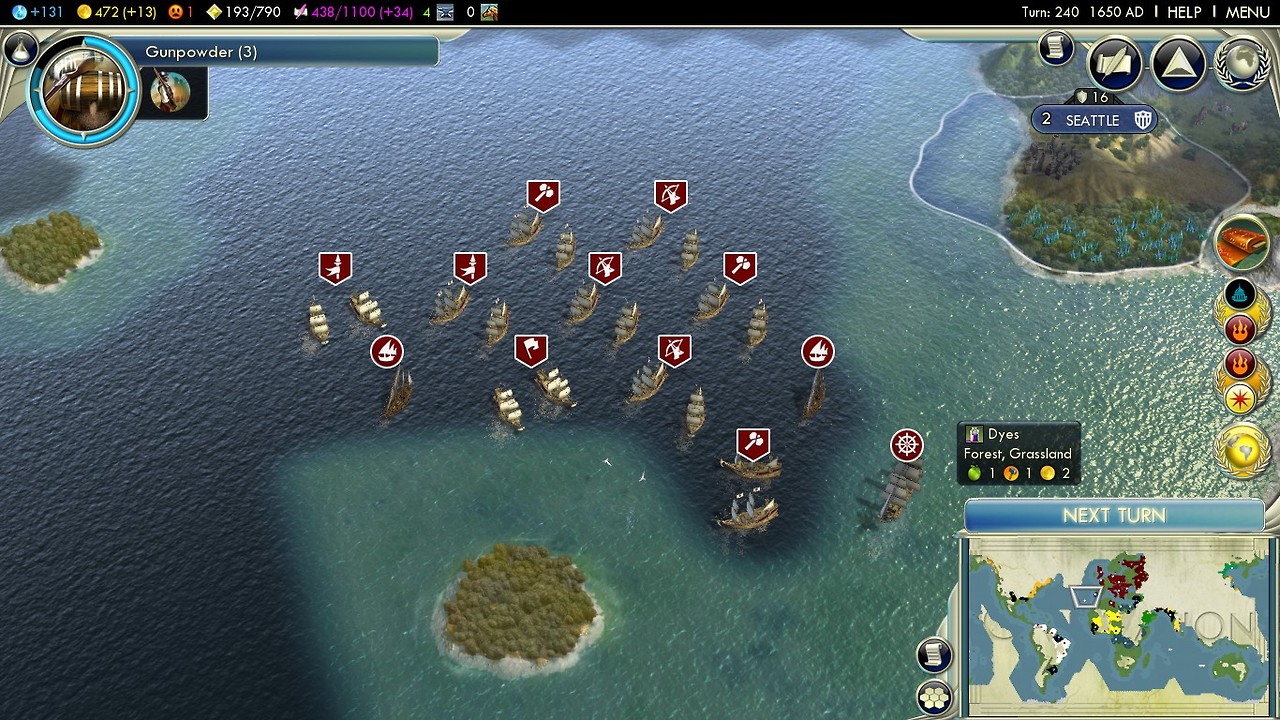Click the minimap world view
Image resolution: width=1280 pixels, height=720 pixels.
coord(1116,625)
